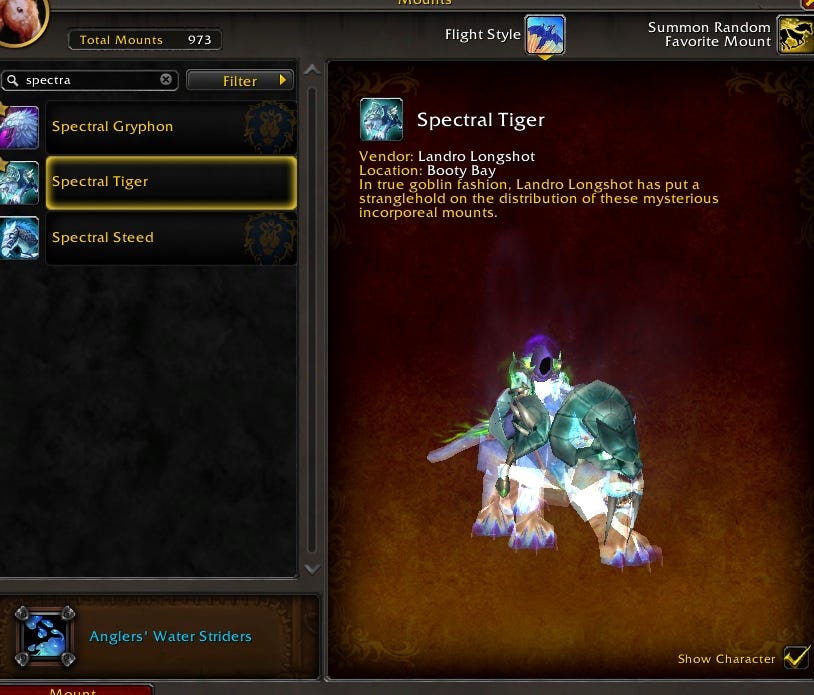Viewport: 814px width, 695px height.
Task: Pick Spectral Steed in the mount list
Action: click(x=170, y=238)
